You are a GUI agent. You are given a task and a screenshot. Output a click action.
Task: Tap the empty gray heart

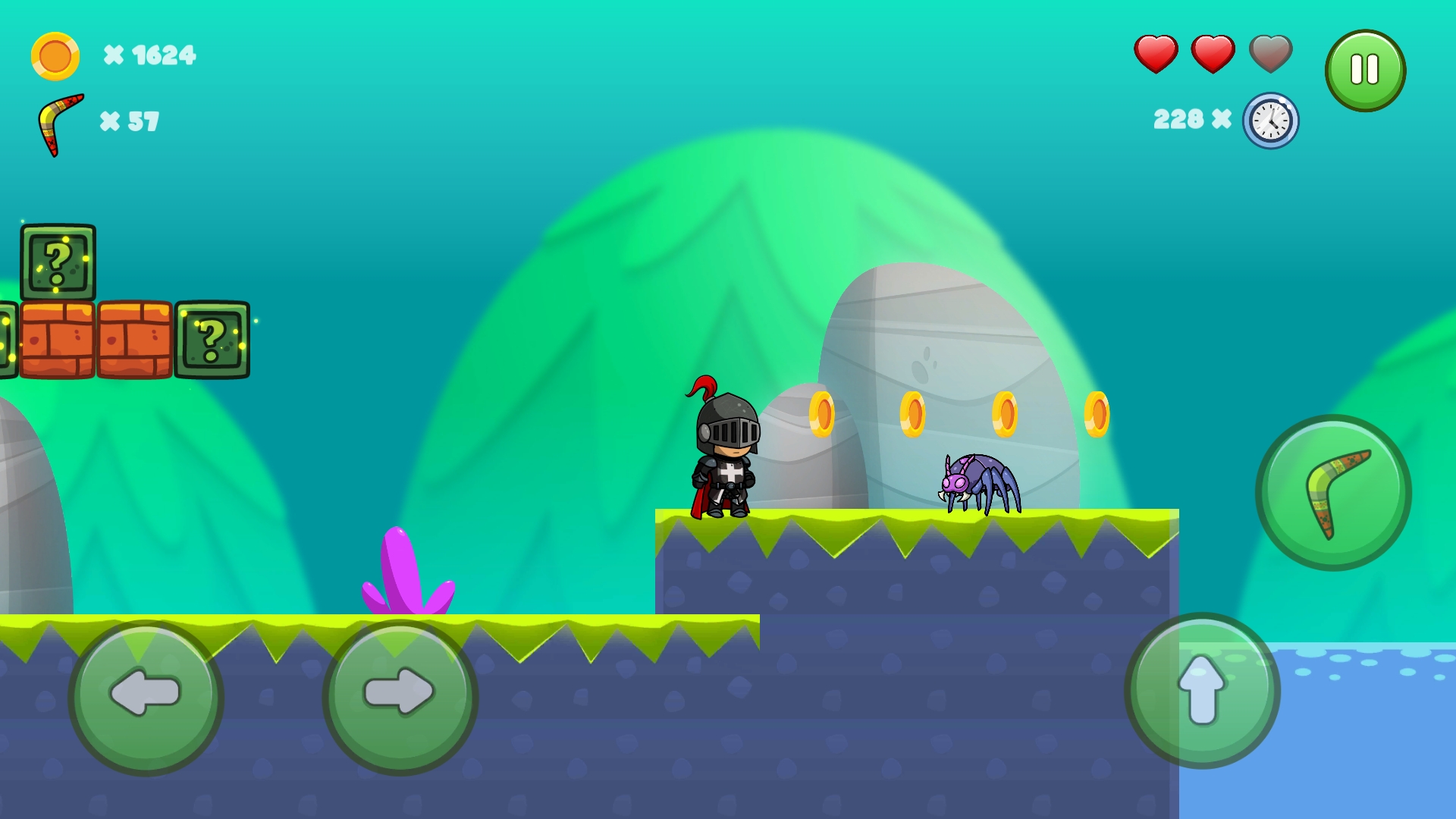(1269, 54)
